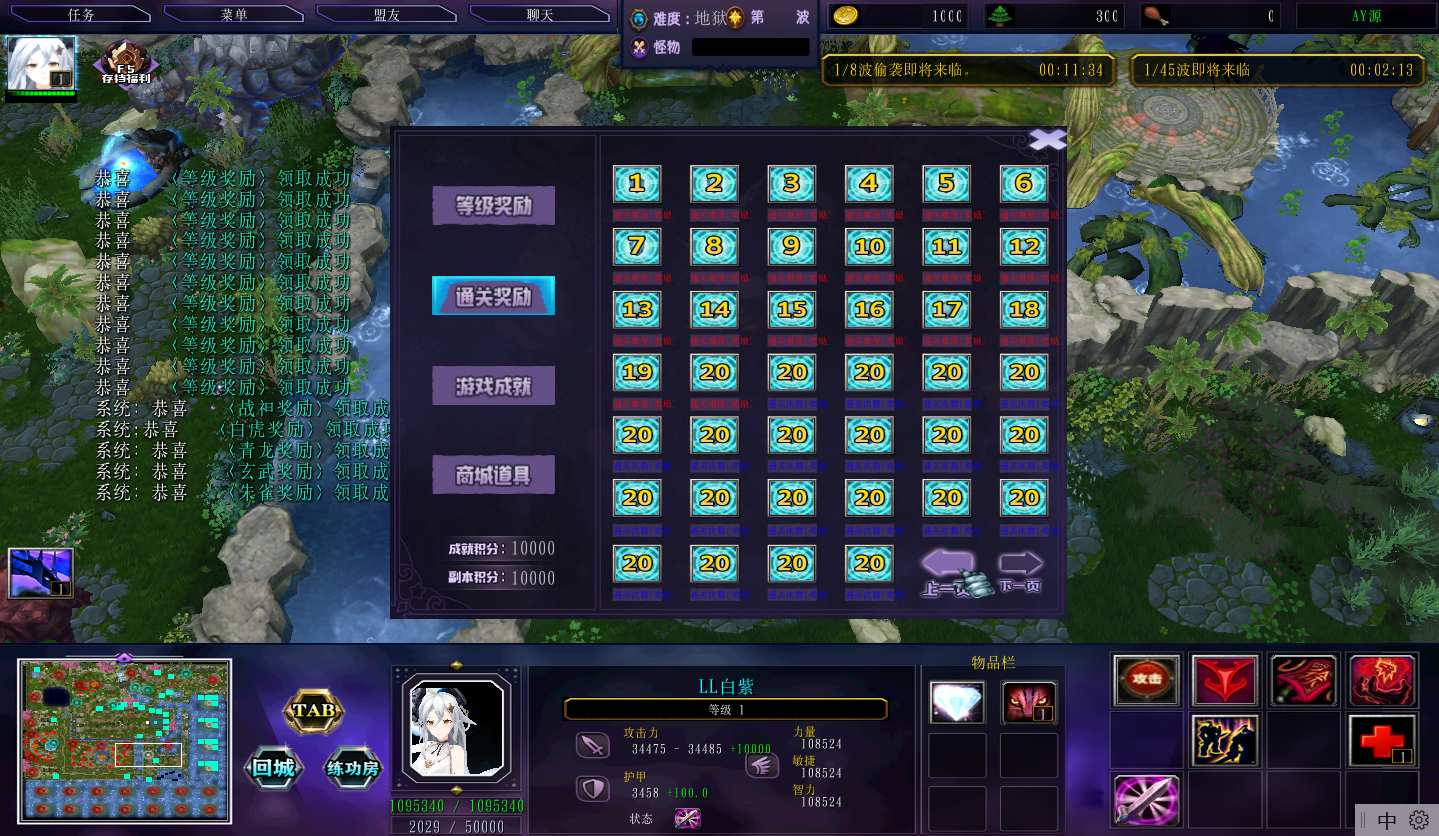Screen dimensions: 1439x836
Task: Switch to the 游戏成就 tab
Action: (x=493, y=386)
